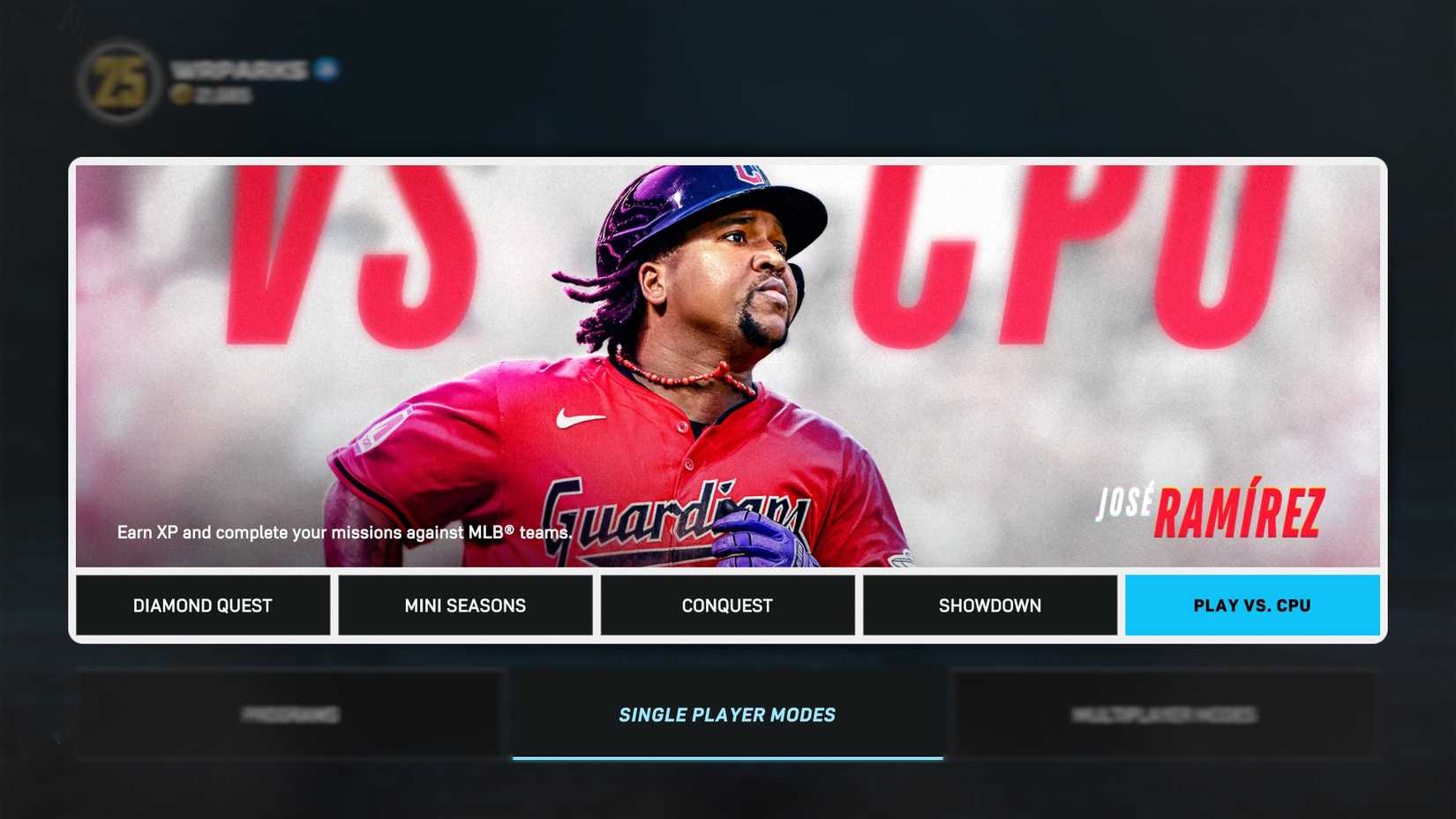Click the José Ramírez hero banner
Image resolution: width=1456 pixels, height=819 pixels.
click(x=727, y=362)
